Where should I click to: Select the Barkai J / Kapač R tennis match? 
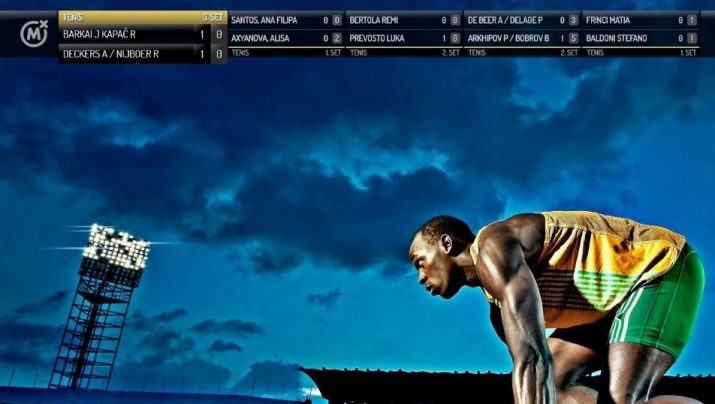click(x=141, y=35)
